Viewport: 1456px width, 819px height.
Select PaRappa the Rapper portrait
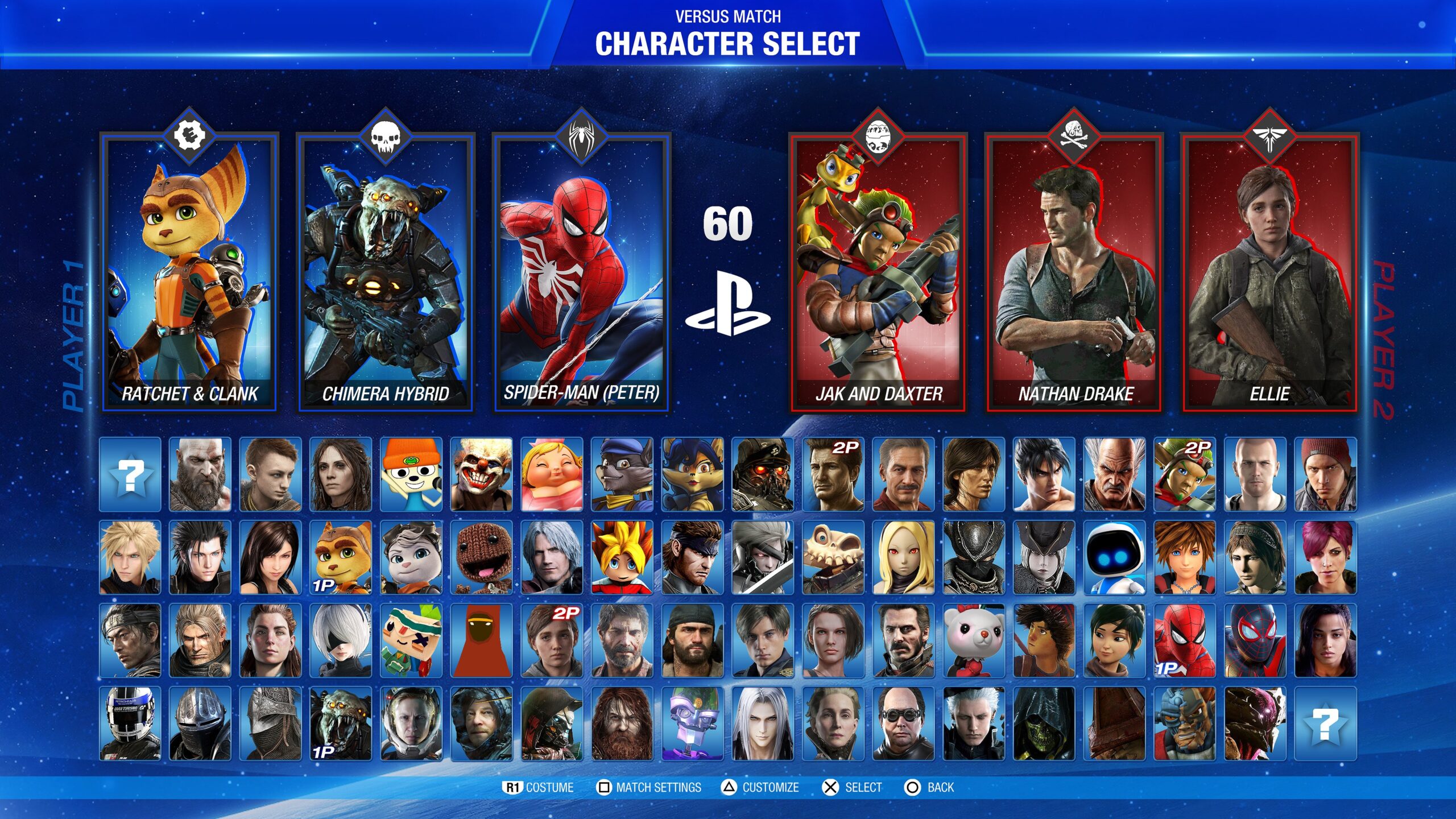click(411, 474)
